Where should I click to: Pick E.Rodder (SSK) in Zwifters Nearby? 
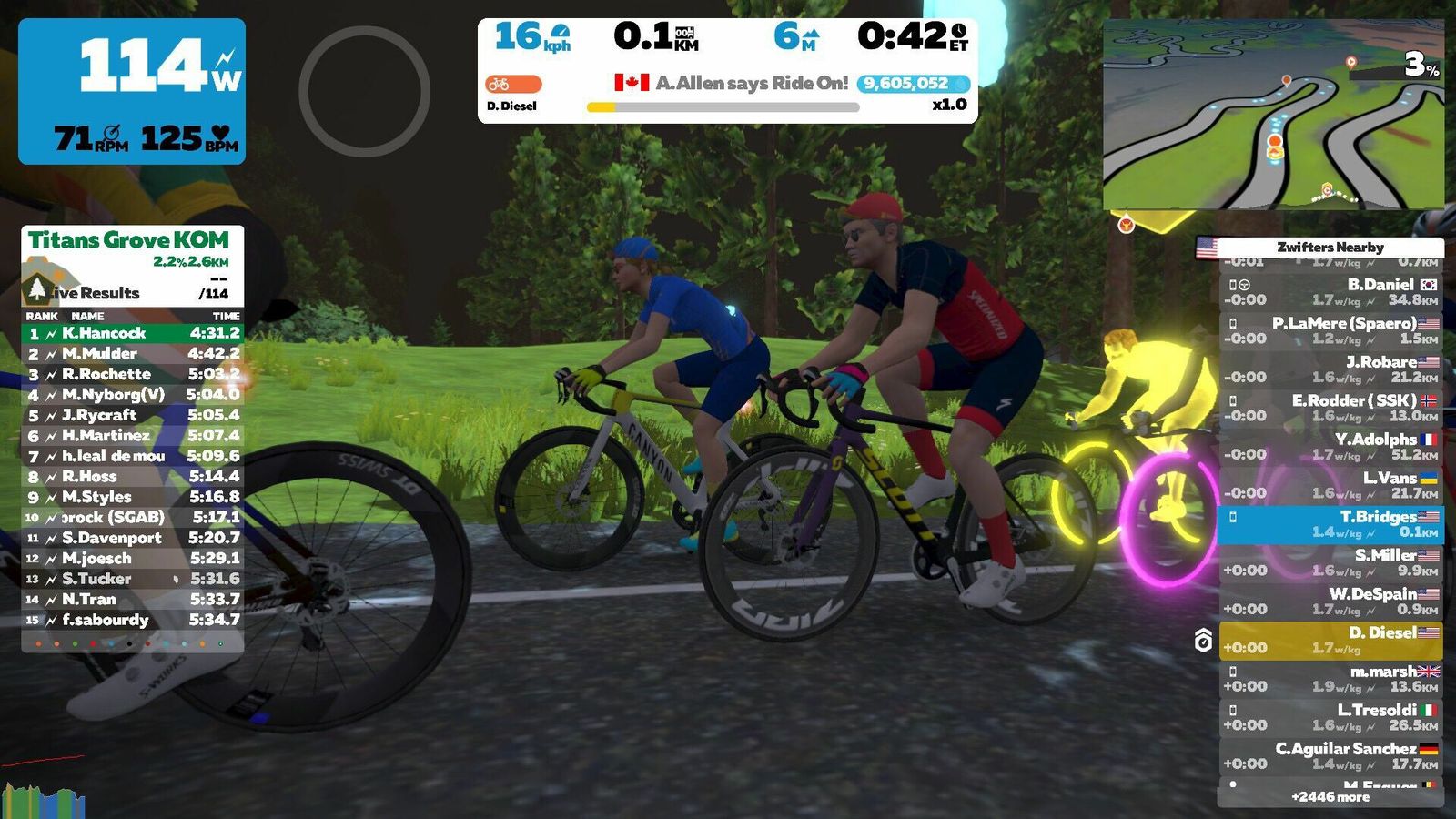coord(1330,408)
